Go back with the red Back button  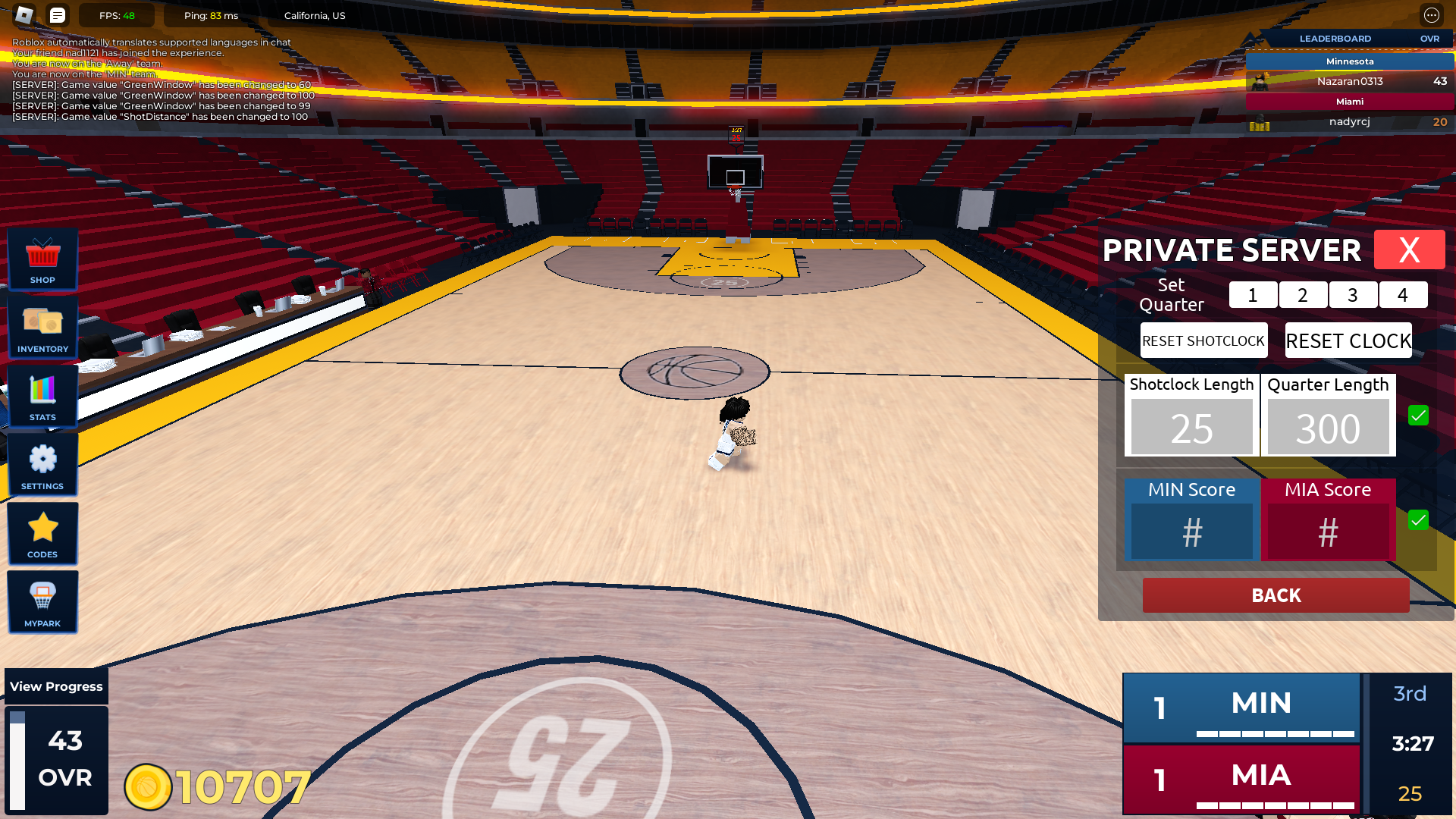click(x=1276, y=595)
